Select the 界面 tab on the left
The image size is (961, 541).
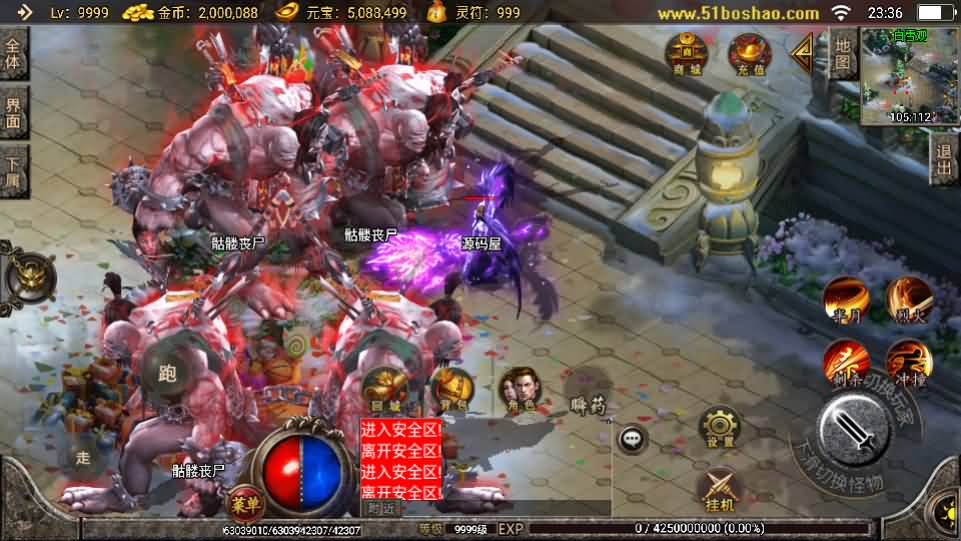(13, 111)
